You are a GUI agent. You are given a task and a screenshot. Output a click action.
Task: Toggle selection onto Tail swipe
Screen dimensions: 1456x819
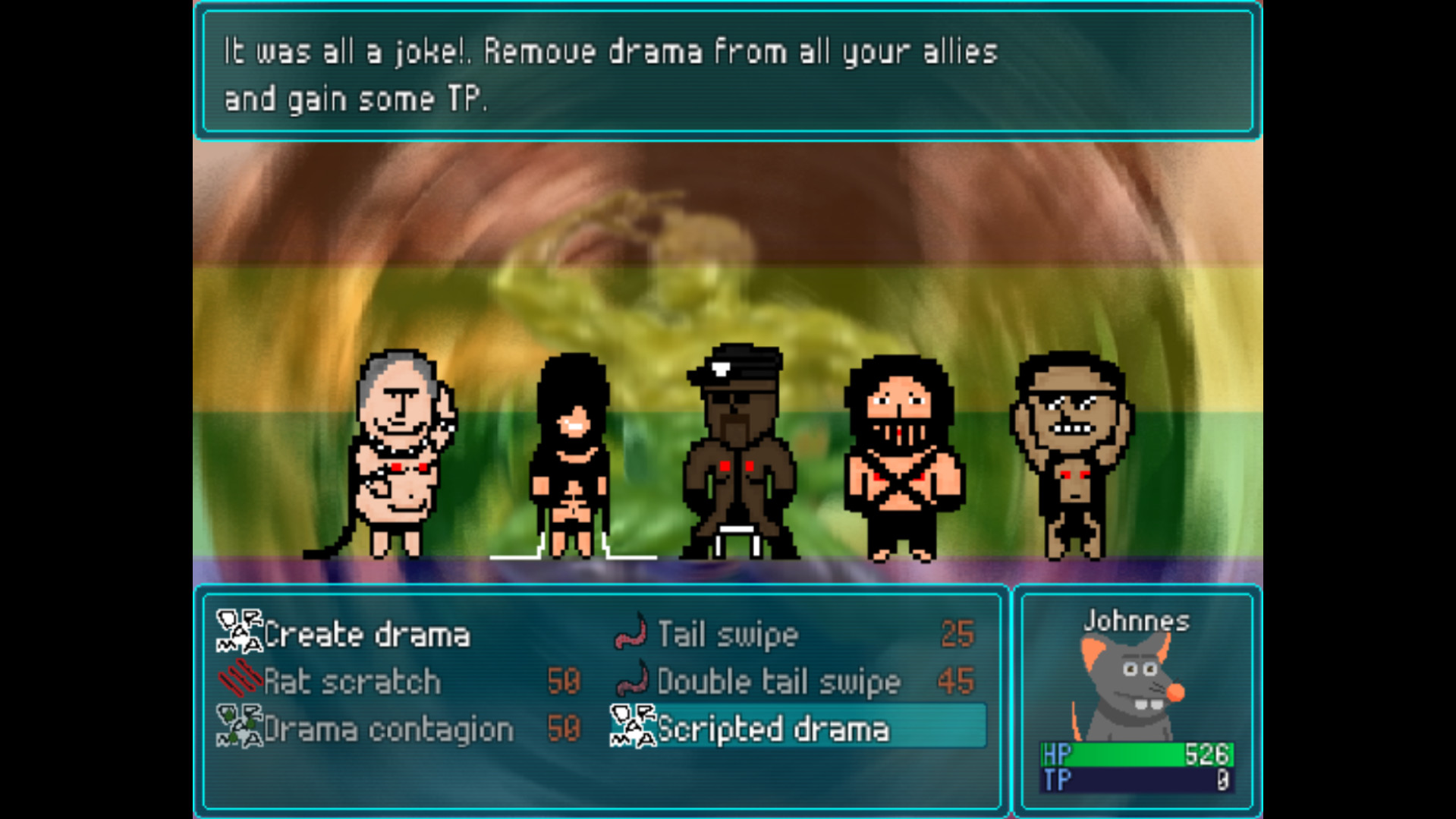point(726,635)
